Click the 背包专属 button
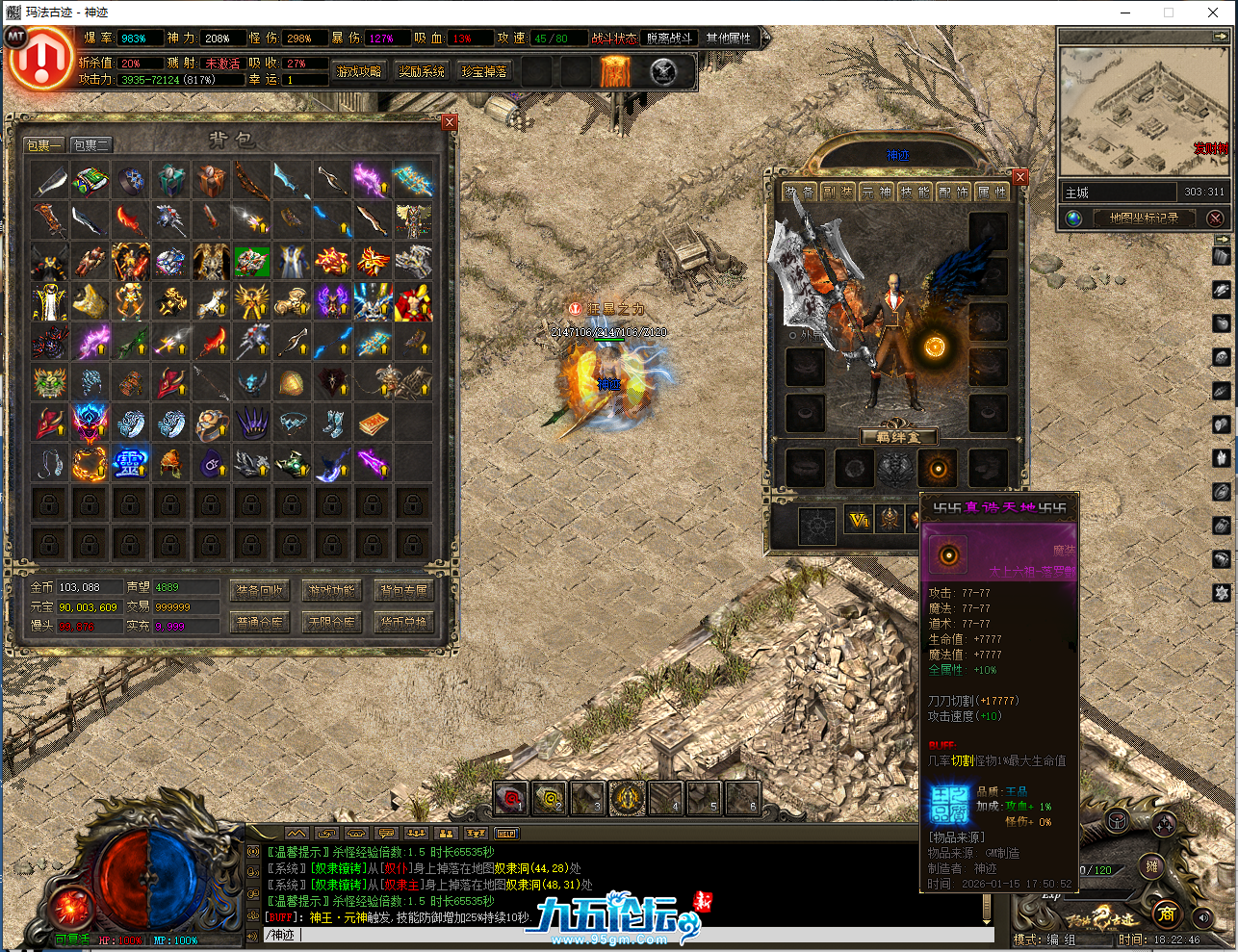Viewport: 1238px width, 952px height. pyautogui.click(x=404, y=591)
